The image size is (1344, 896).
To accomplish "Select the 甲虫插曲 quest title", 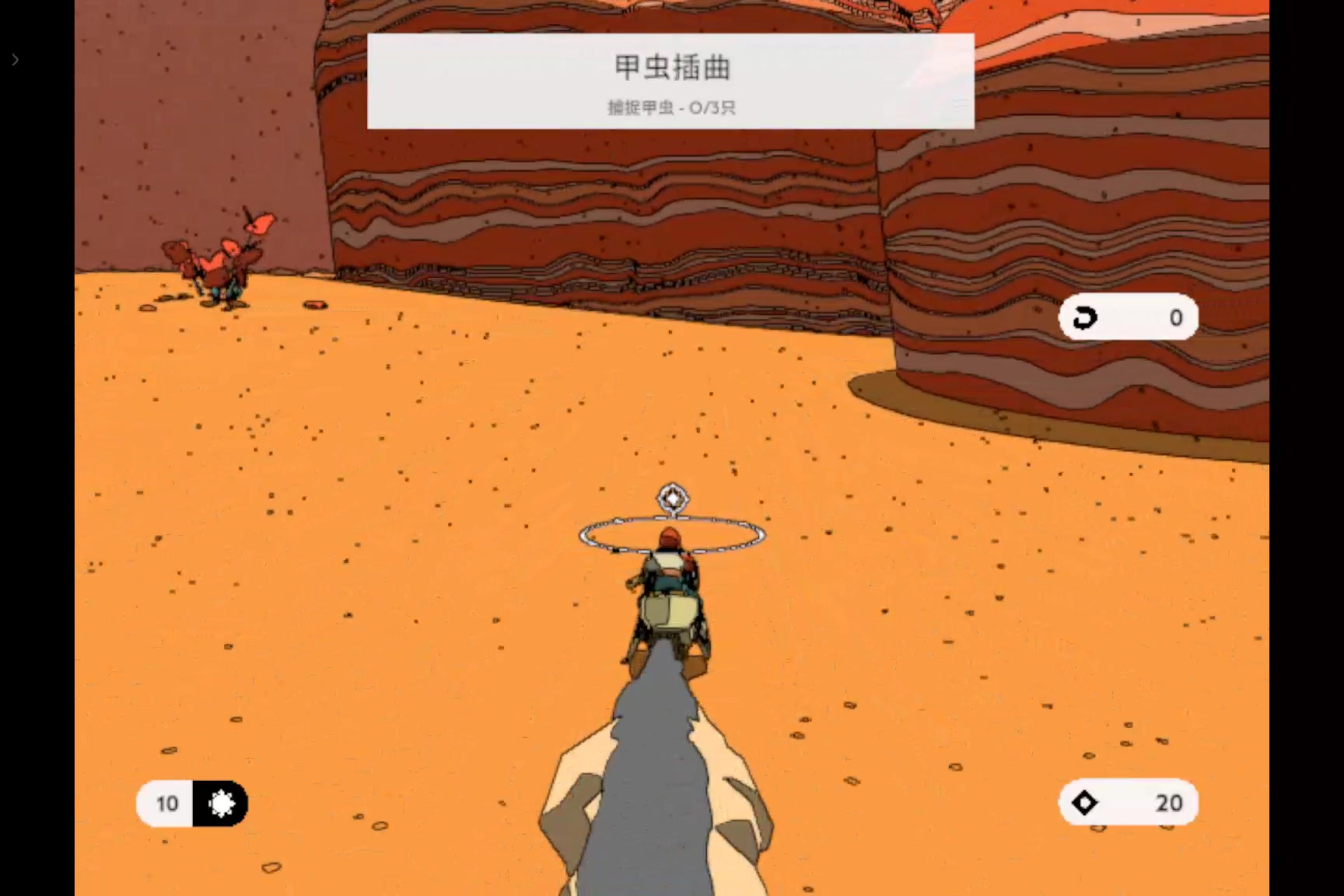I will click(669, 68).
